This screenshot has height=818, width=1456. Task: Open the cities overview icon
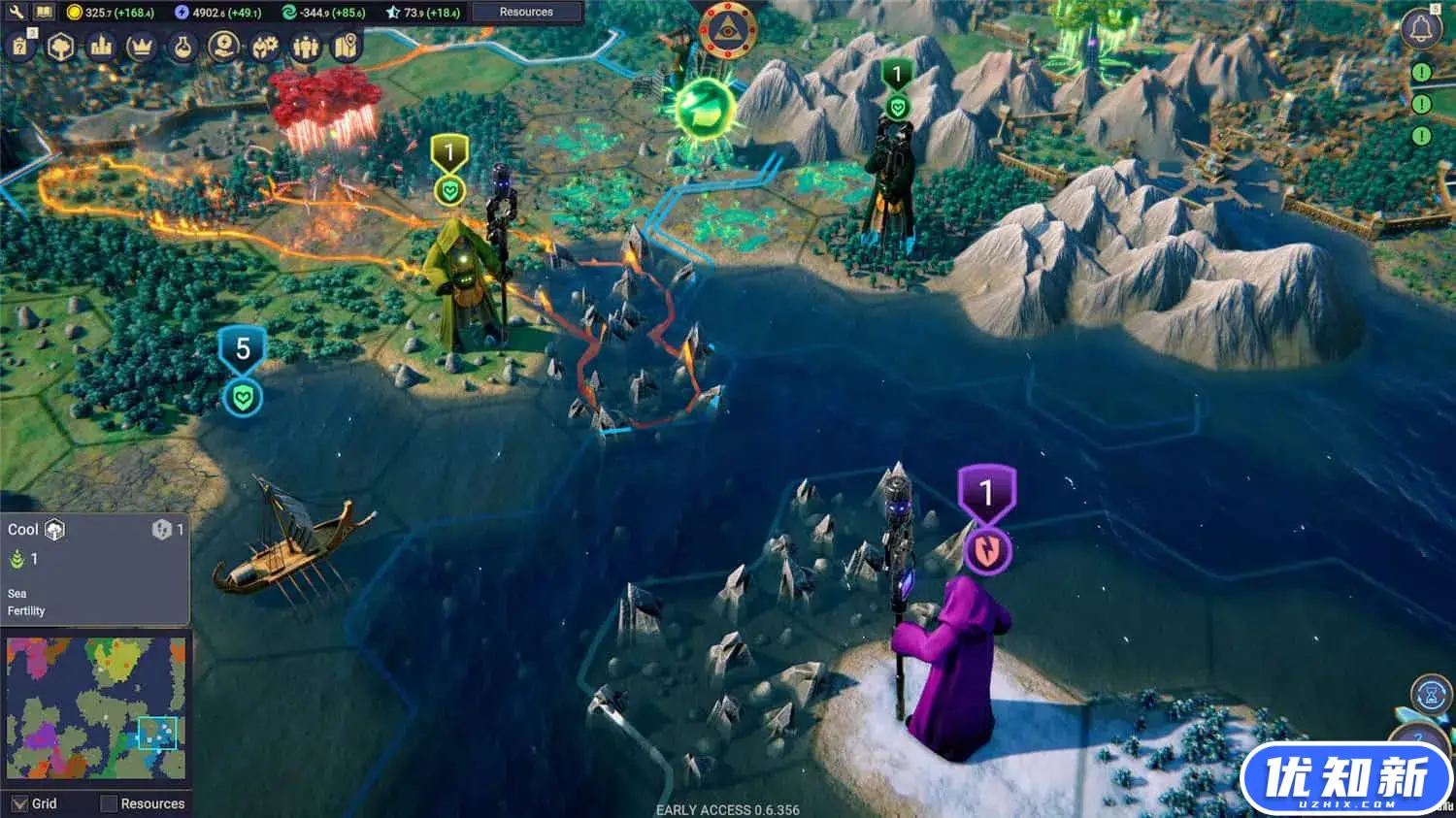pos(101,47)
